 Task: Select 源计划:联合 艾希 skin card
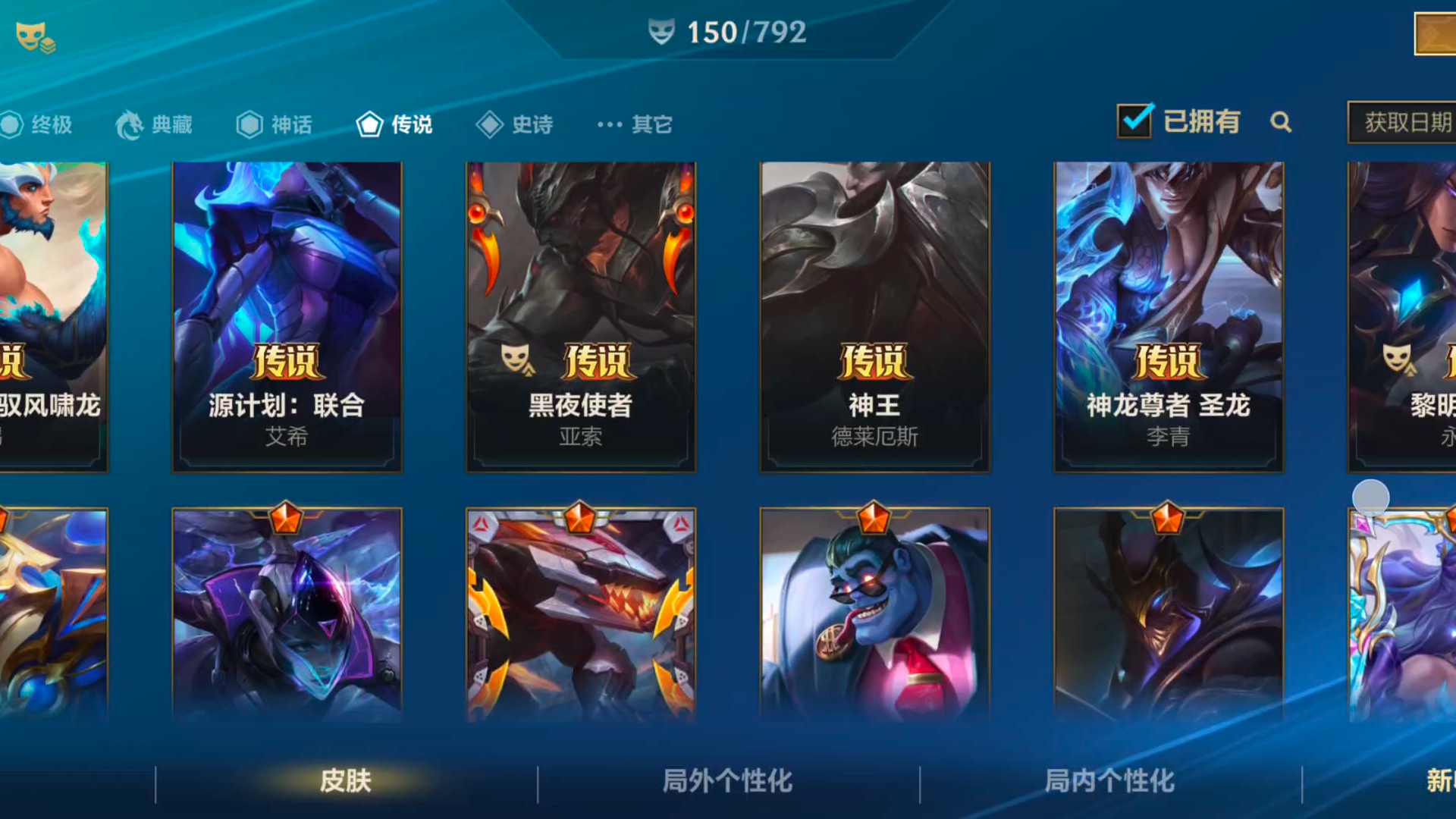[287, 317]
